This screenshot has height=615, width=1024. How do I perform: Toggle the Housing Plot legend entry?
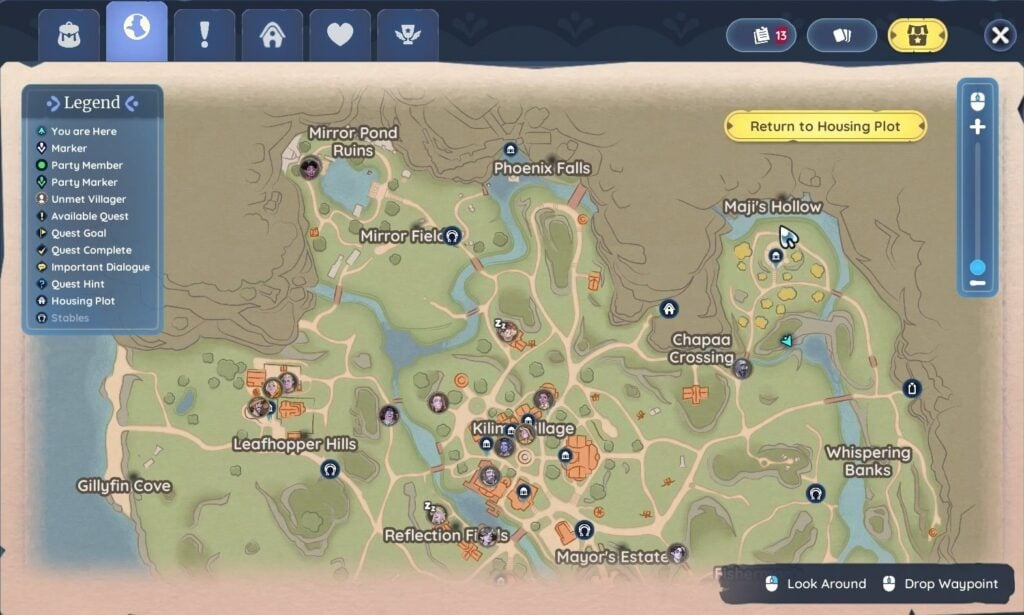click(83, 301)
